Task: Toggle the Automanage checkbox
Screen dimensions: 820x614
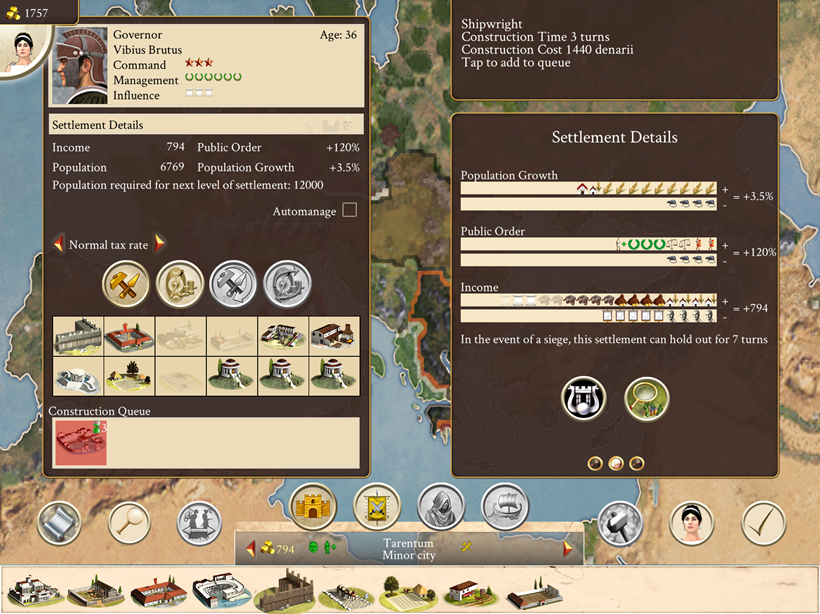Action: tap(349, 211)
